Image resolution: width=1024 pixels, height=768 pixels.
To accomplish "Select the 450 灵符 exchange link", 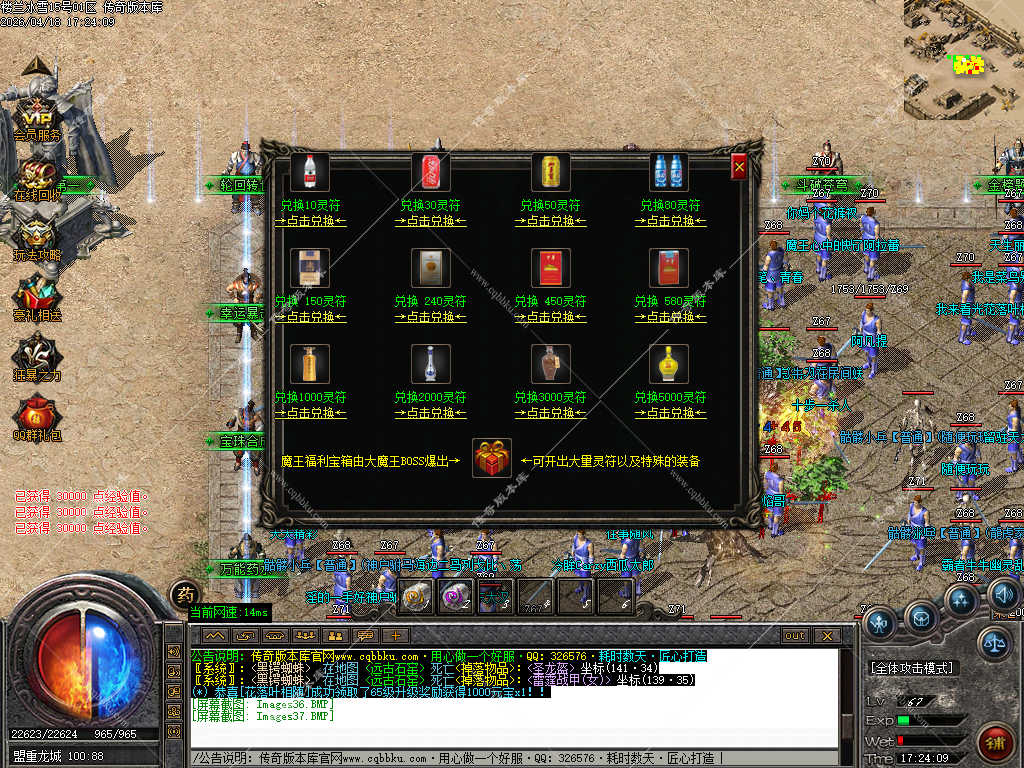I will (550, 317).
